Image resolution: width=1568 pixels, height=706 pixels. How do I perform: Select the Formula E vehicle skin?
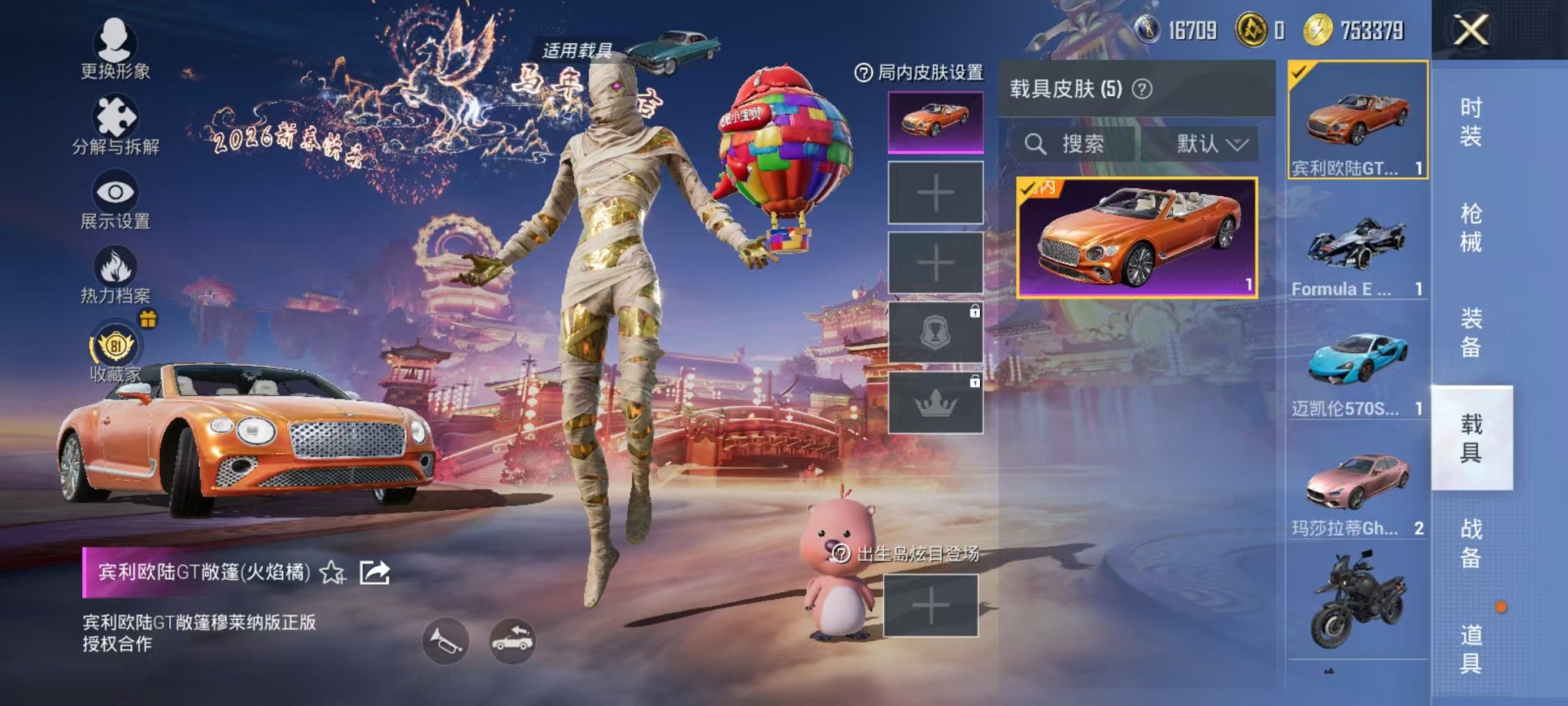1360,256
